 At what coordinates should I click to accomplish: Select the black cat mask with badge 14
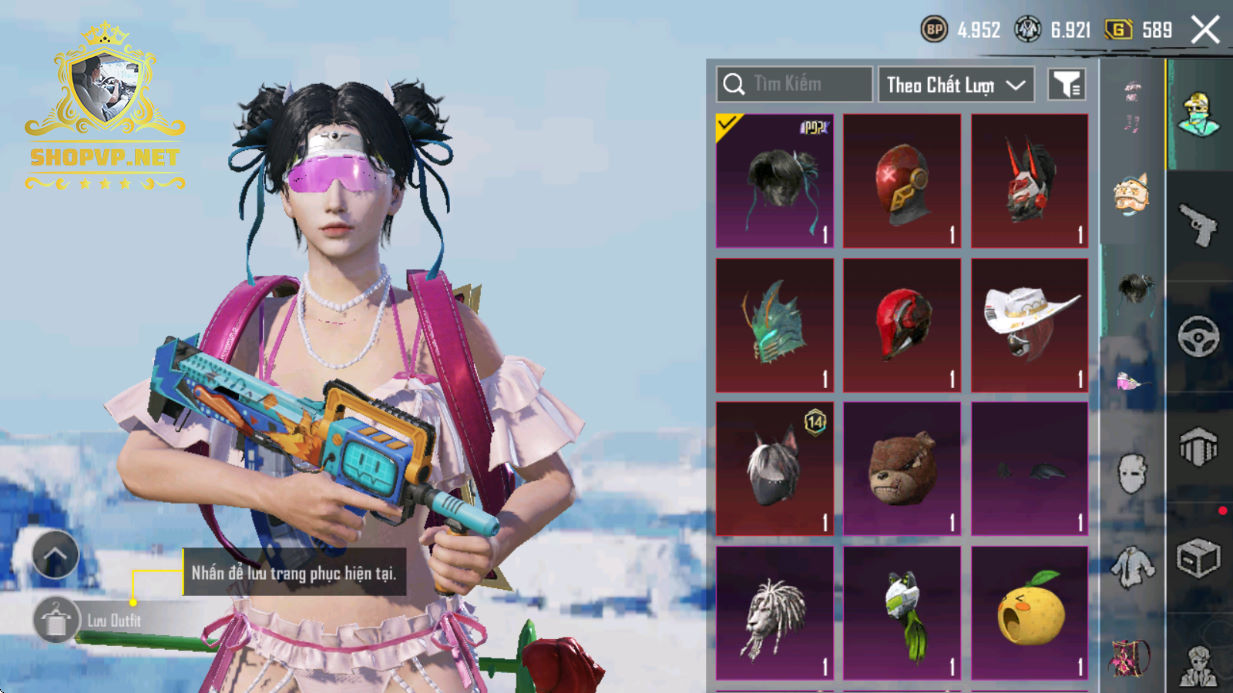775,469
